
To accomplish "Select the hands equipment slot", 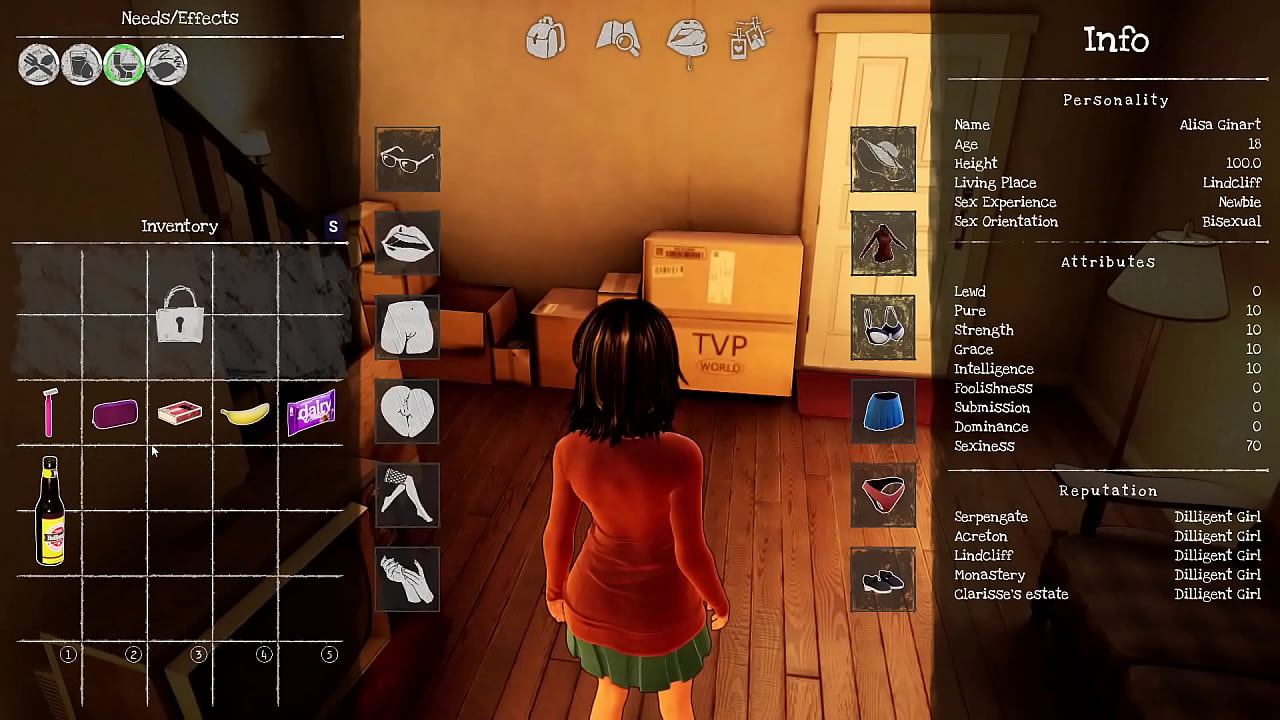I will pyautogui.click(x=407, y=579).
